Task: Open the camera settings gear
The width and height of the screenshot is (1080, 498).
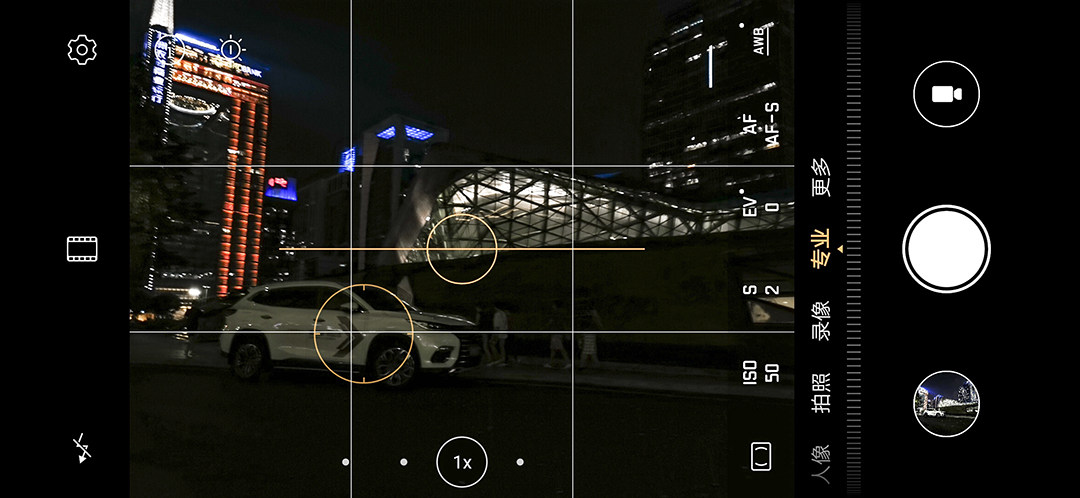Action: [x=82, y=50]
